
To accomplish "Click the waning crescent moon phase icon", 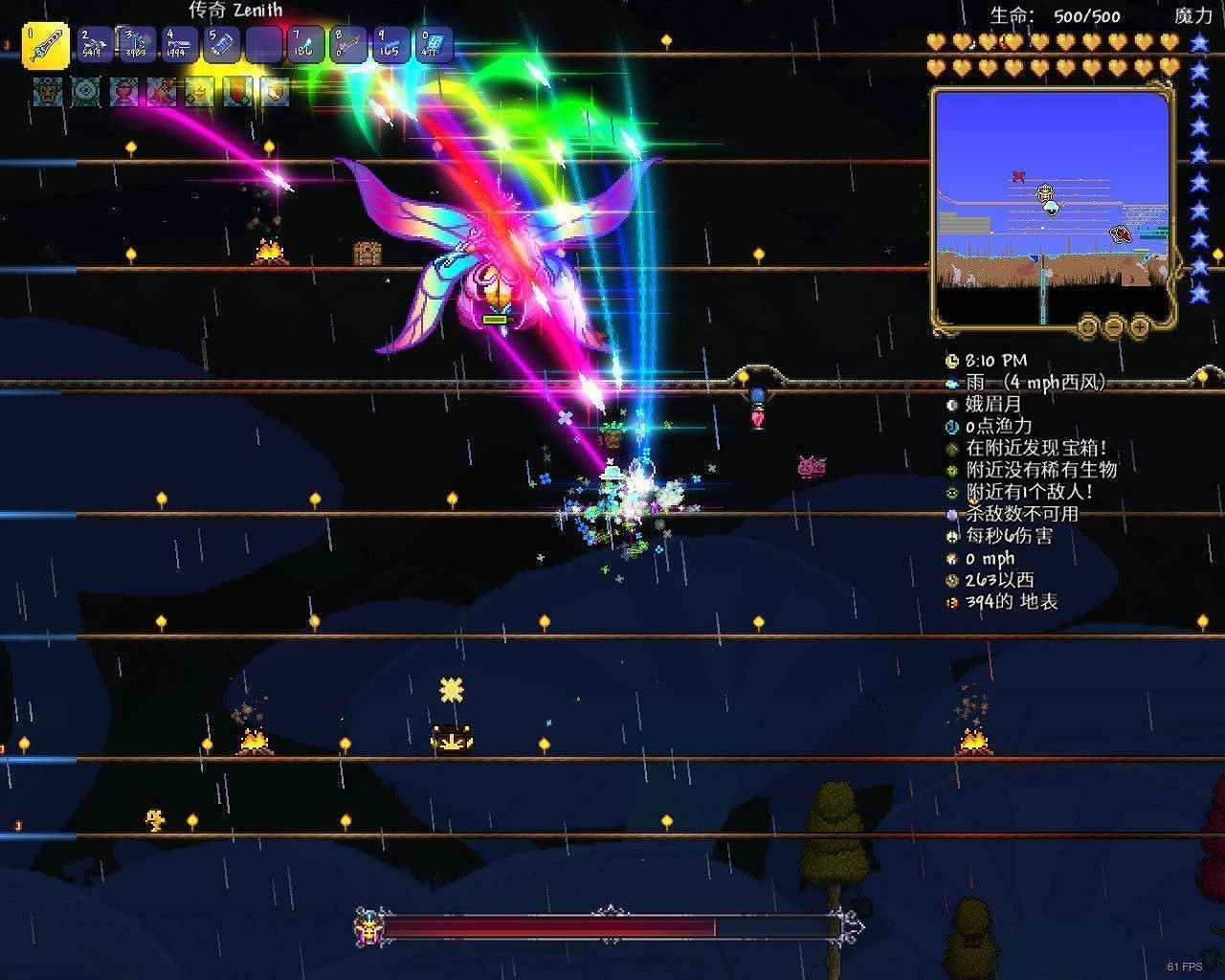I will (x=950, y=403).
